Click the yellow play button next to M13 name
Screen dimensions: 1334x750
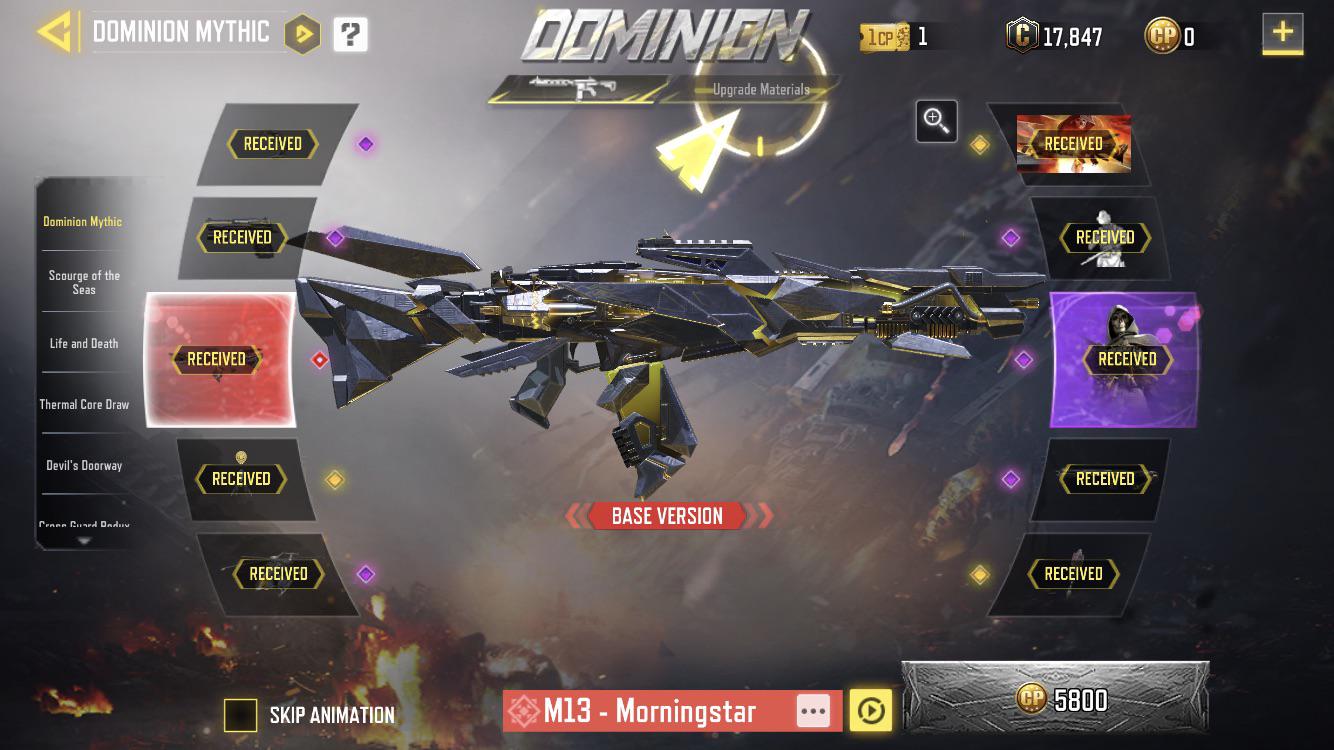coord(872,712)
